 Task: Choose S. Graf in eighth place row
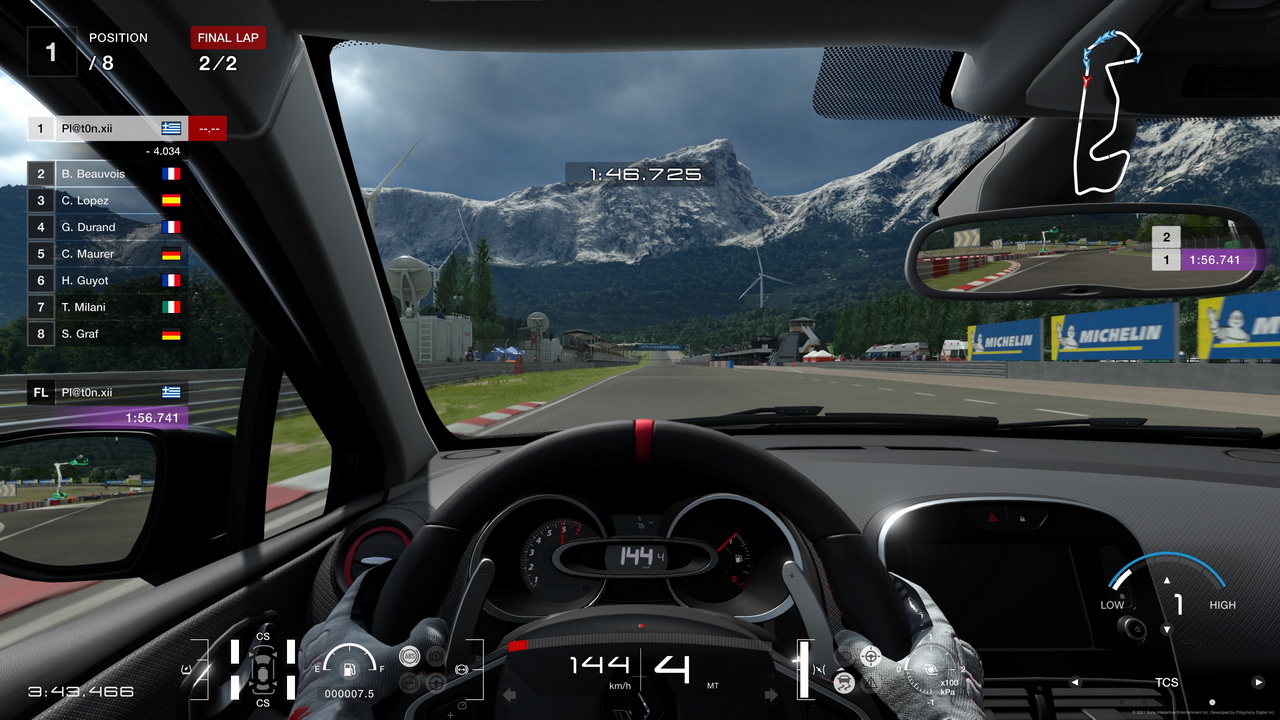coord(105,334)
